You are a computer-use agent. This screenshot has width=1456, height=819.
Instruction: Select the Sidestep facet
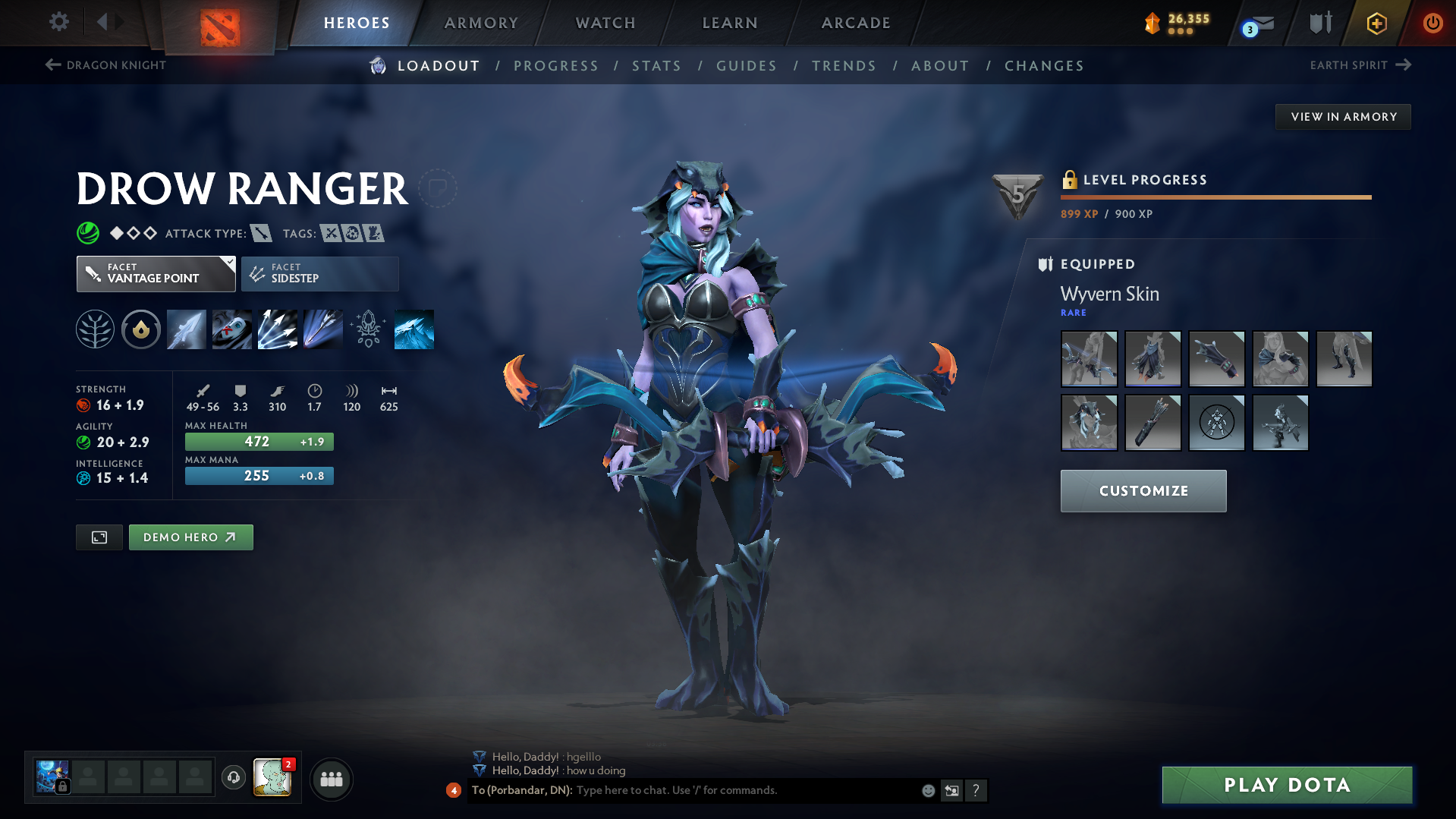click(x=319, y=273)
